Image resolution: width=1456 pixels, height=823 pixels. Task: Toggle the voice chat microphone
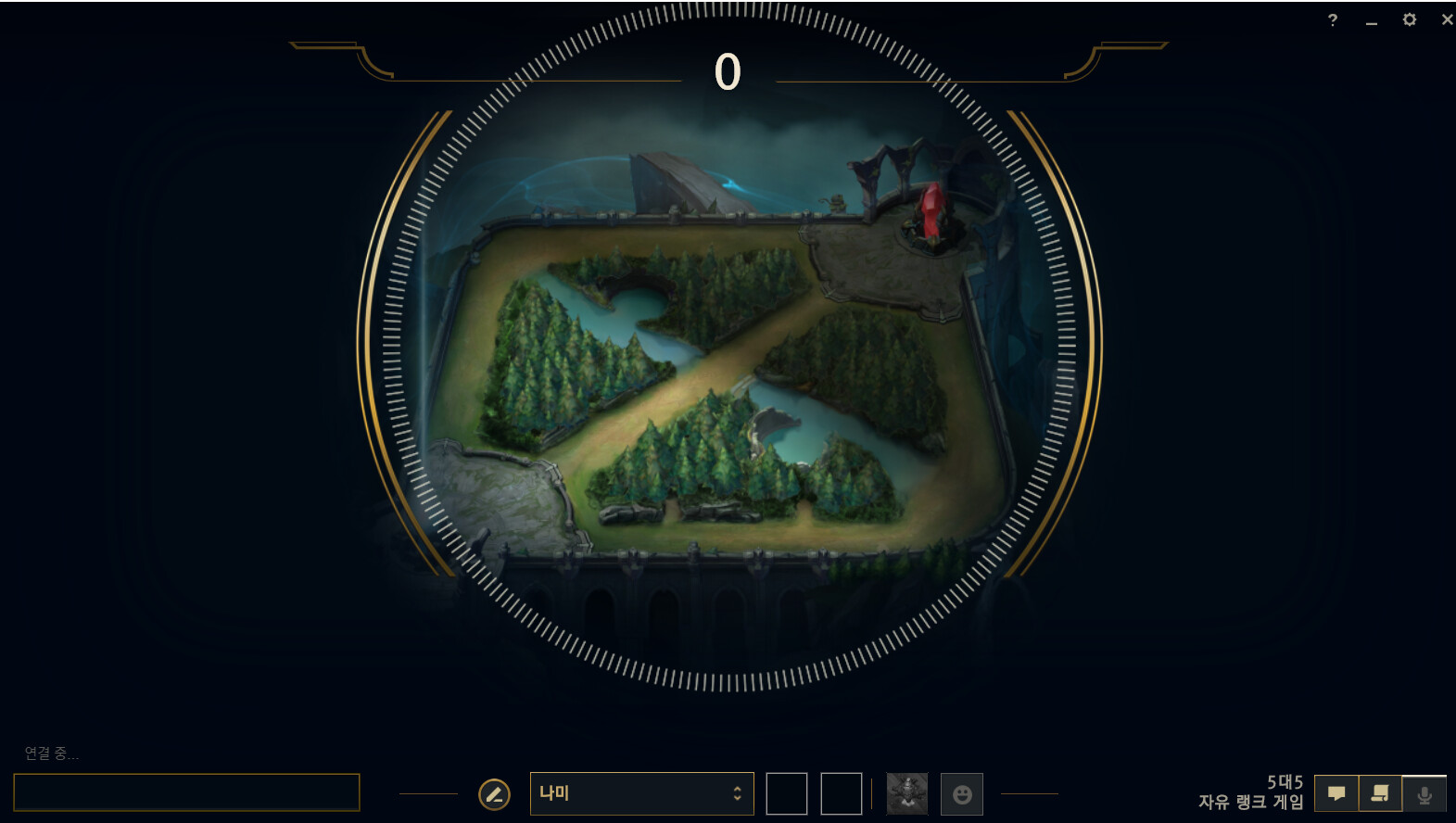tap(1424, 794)
